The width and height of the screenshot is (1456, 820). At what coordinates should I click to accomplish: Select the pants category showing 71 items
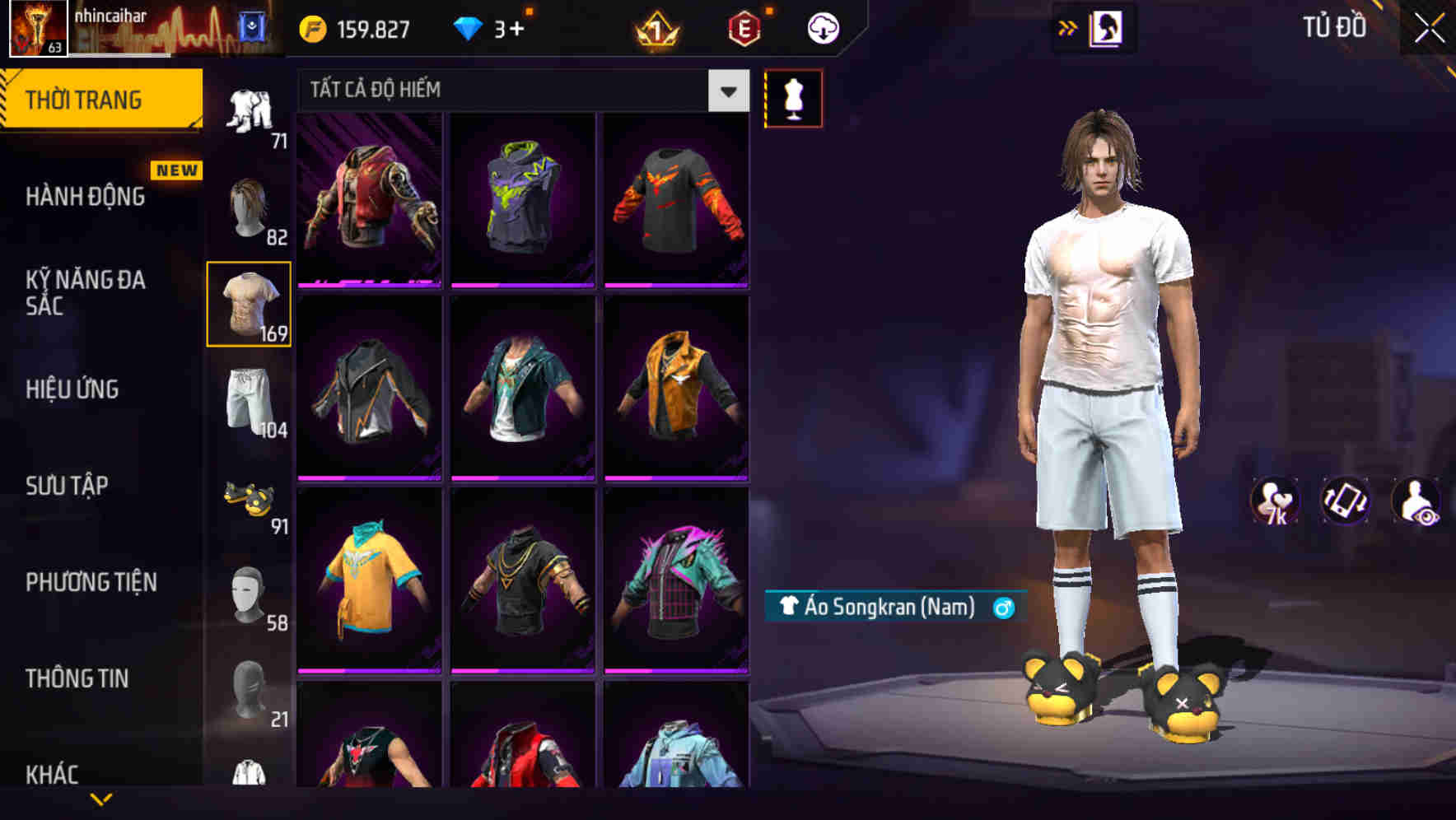coord(248,107)
